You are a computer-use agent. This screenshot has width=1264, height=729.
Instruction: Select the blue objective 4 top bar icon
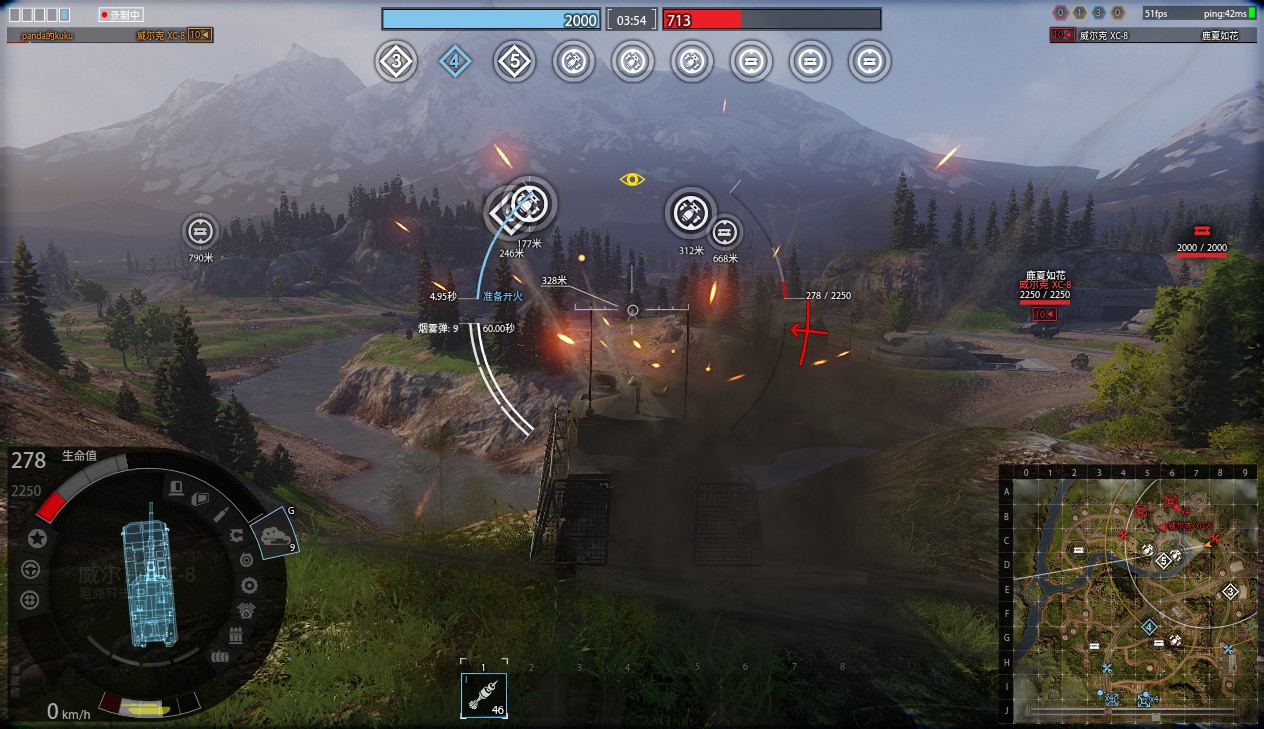(455, 62)
